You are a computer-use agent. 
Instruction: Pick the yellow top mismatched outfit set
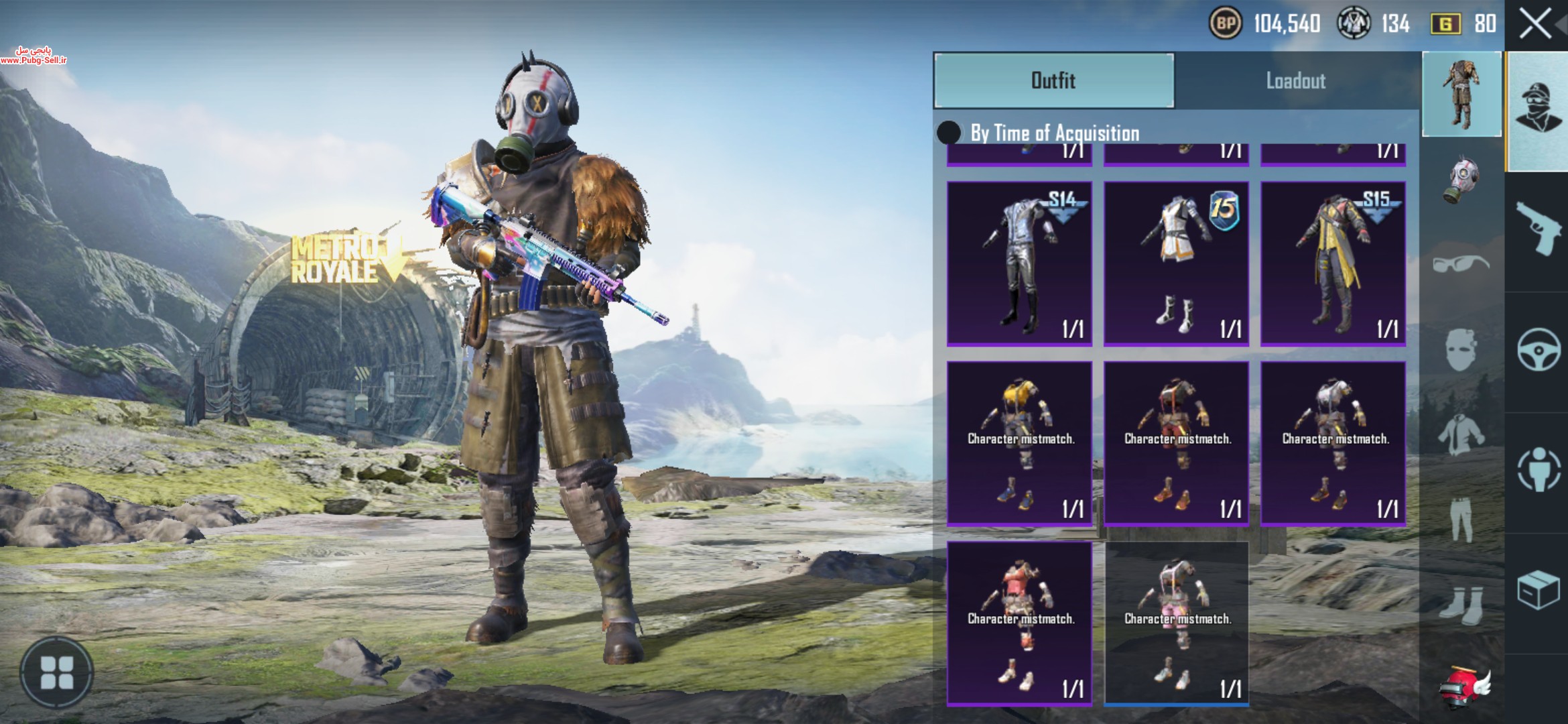tap(1019, 443)
